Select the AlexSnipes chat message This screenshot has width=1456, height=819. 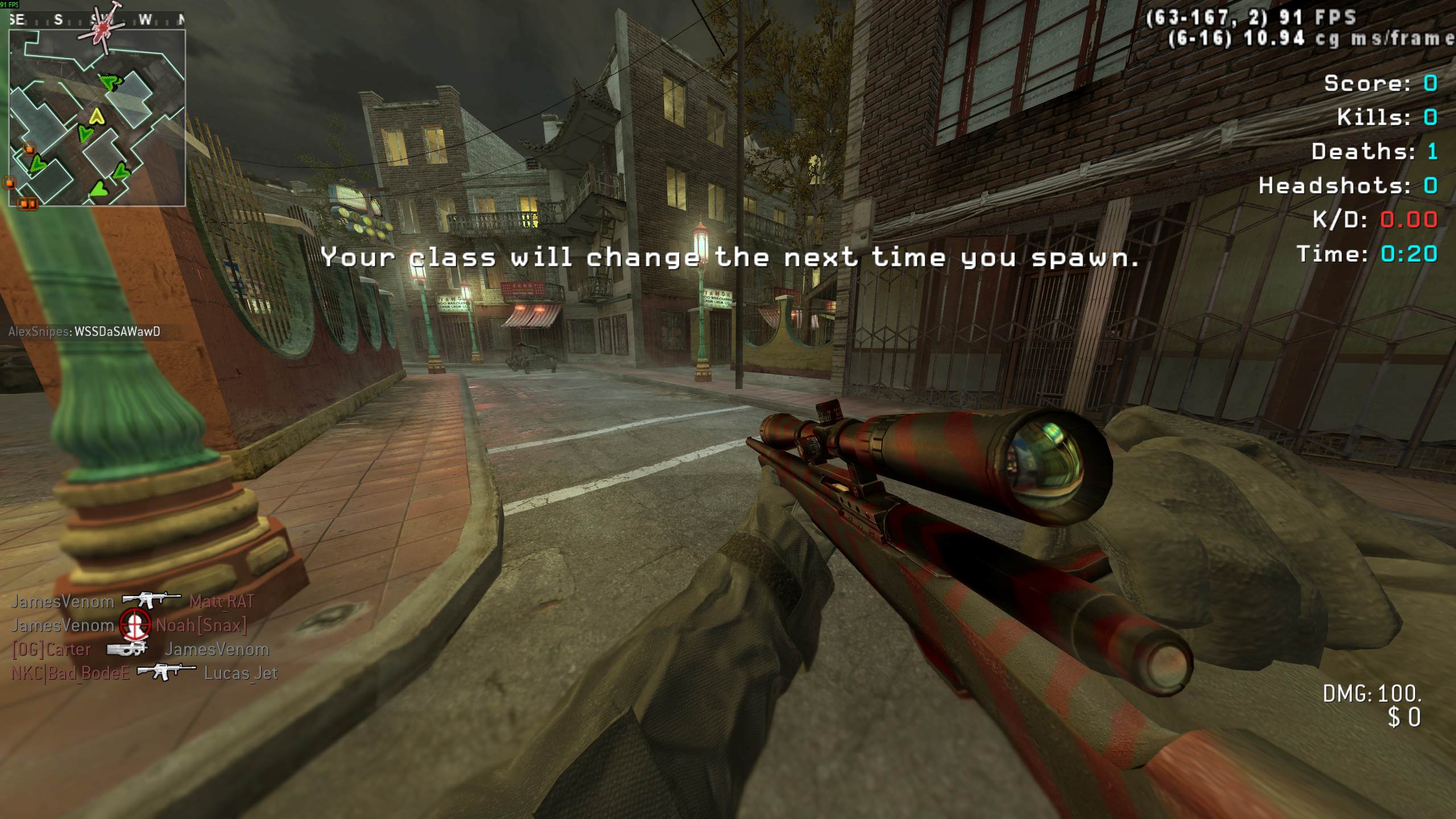(84, 332)
